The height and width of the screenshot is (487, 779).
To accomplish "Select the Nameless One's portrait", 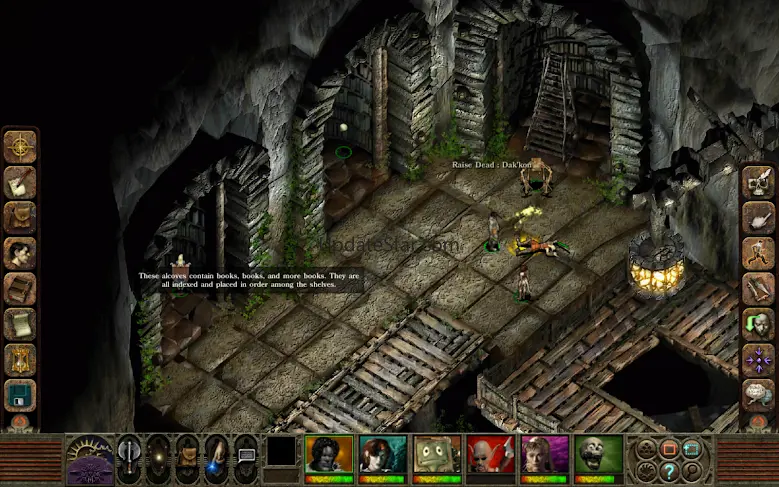I will [x=329, y=453].
